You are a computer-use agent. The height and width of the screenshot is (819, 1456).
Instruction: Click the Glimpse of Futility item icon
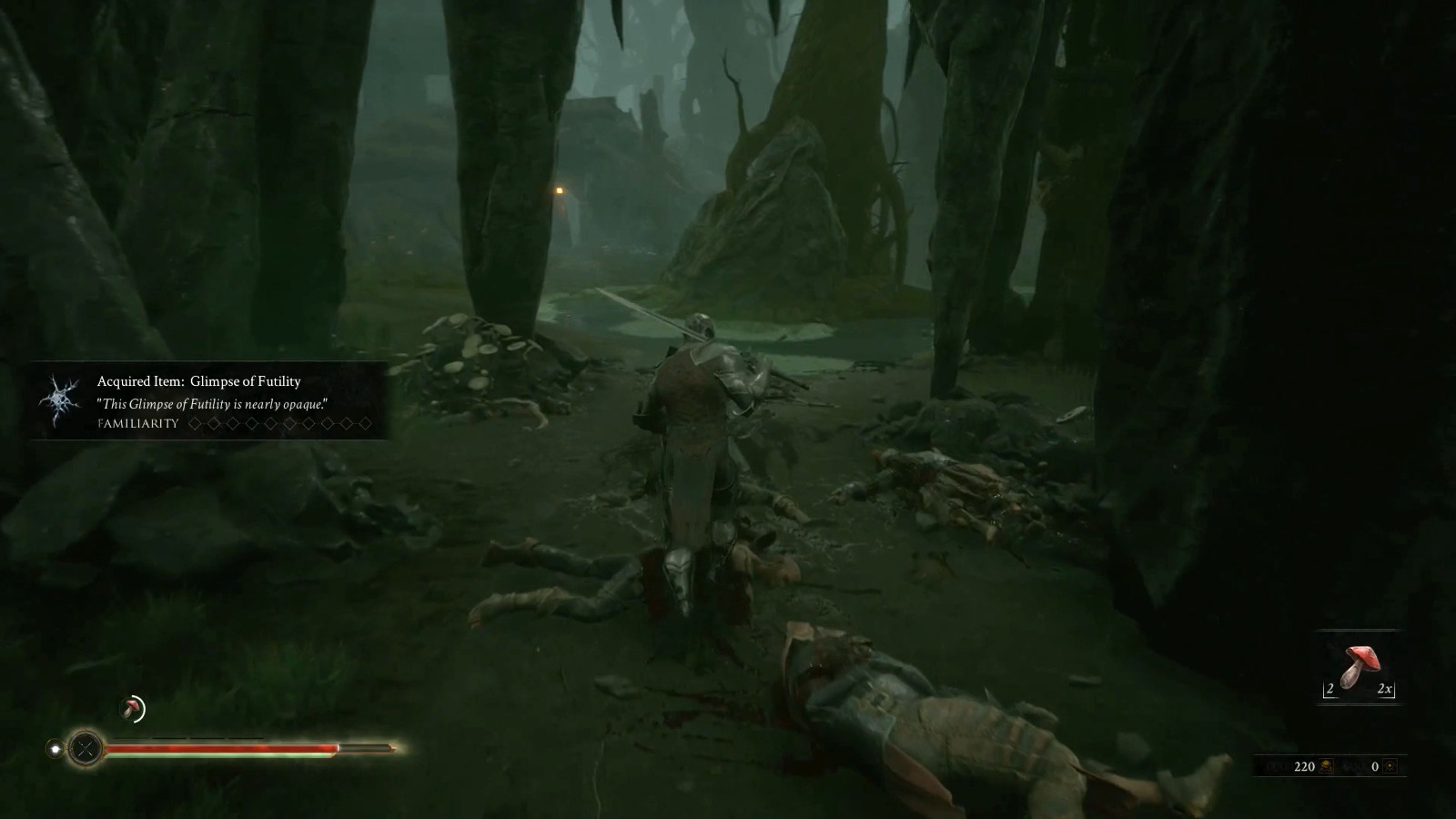point(60,400)
